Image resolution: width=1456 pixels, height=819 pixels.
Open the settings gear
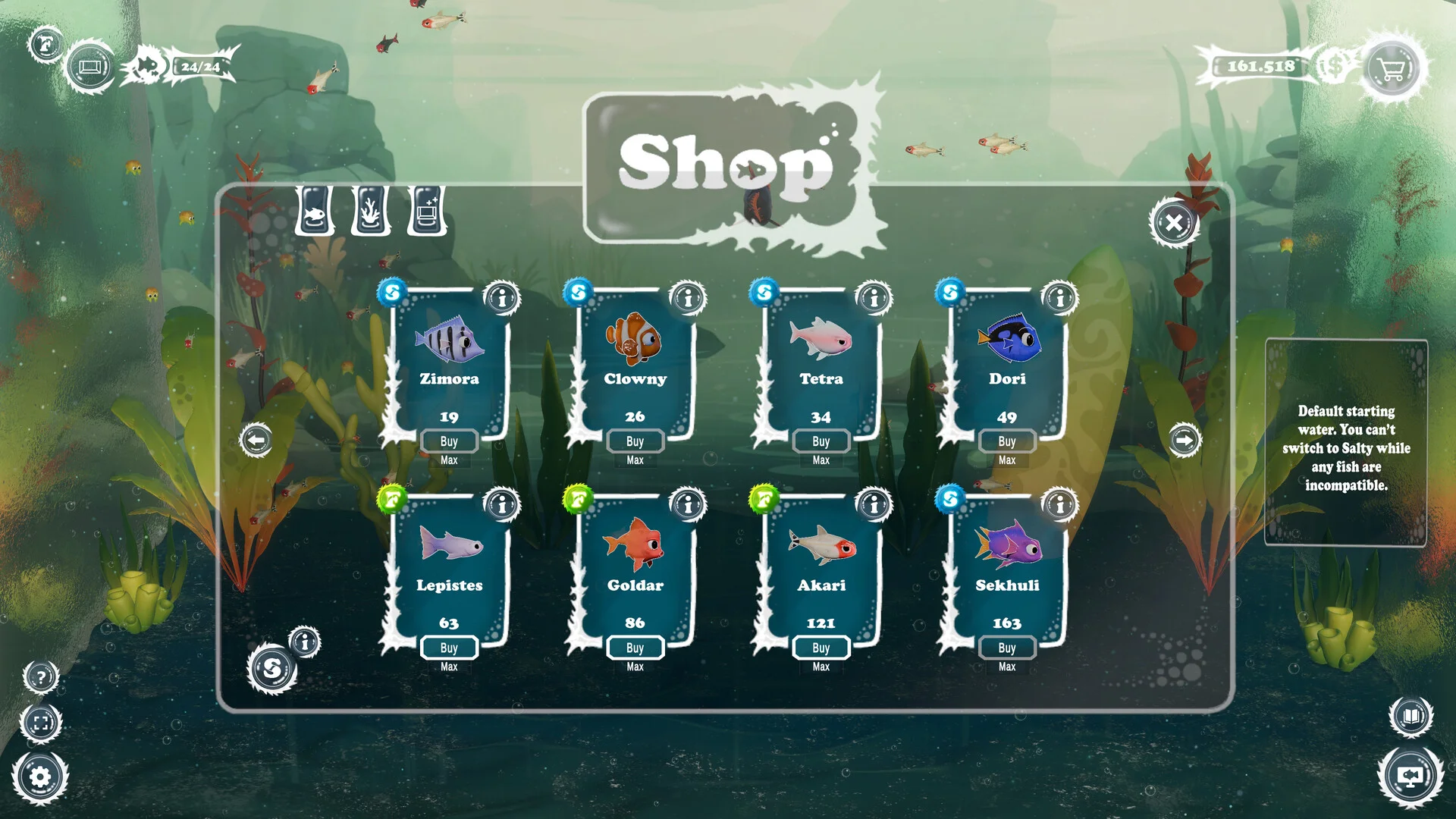40,777
